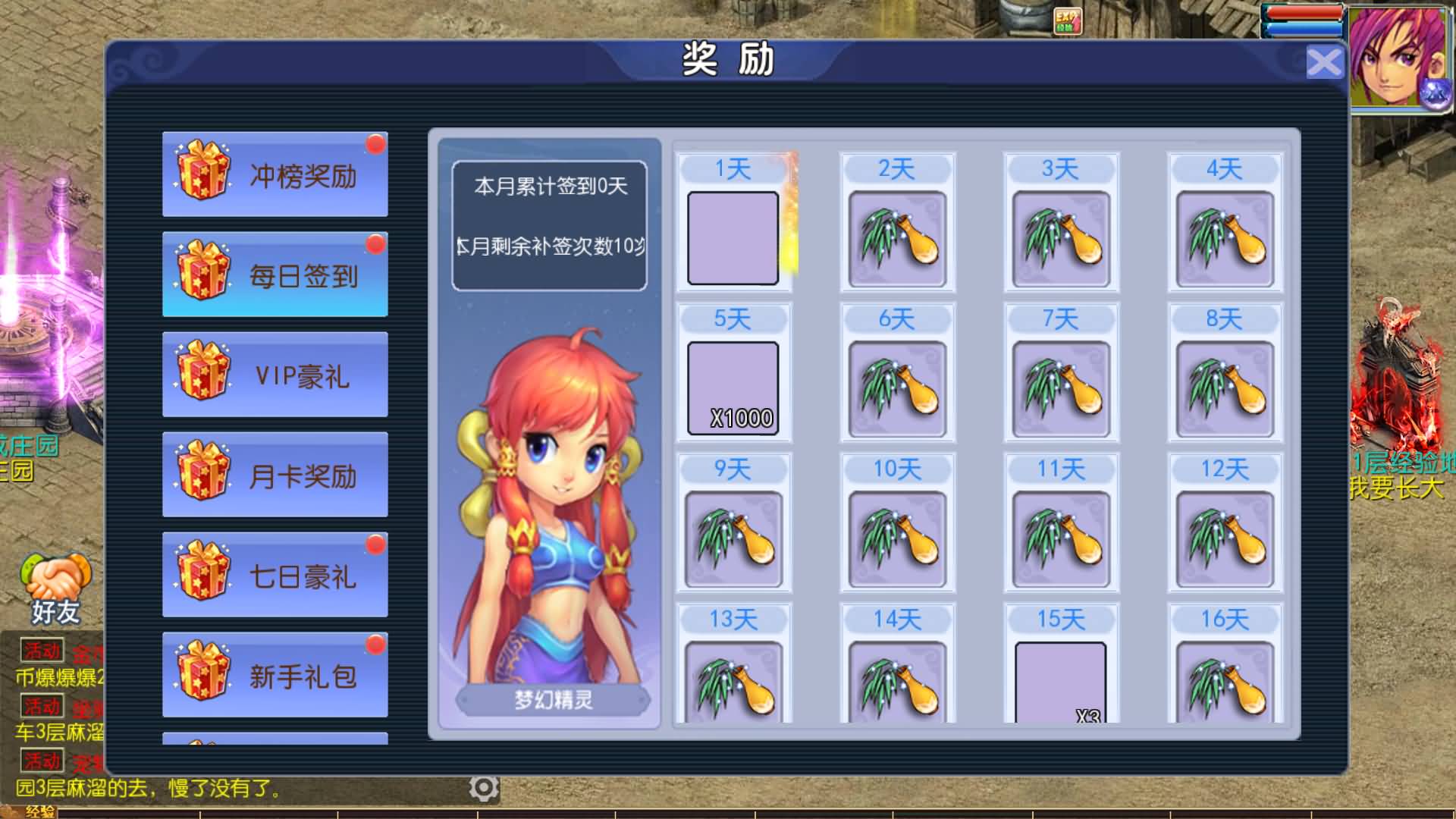Open the 新手礼包 newbie pack

coord(275,675)
